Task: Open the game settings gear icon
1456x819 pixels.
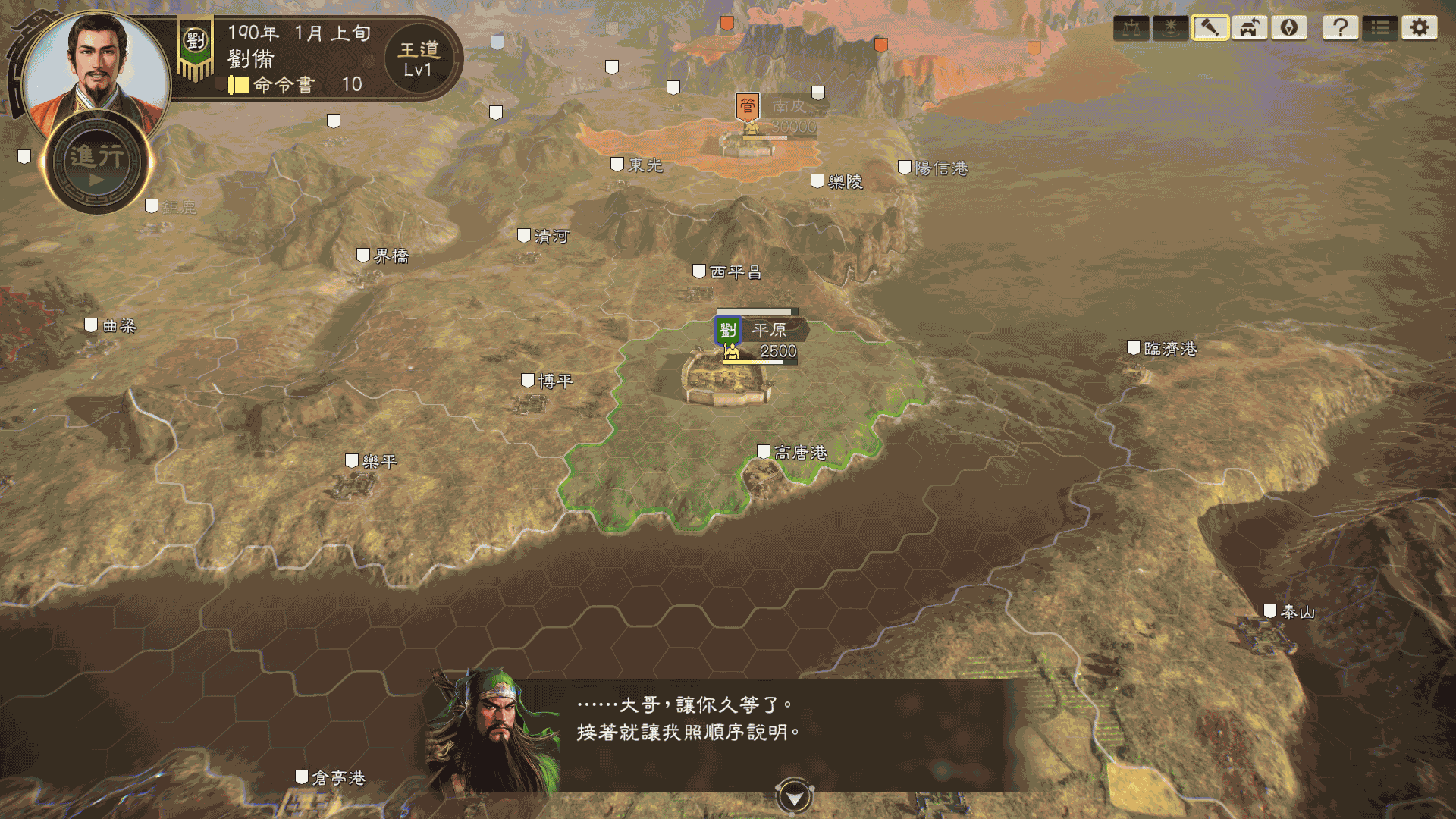Action: coord(1420,28)
